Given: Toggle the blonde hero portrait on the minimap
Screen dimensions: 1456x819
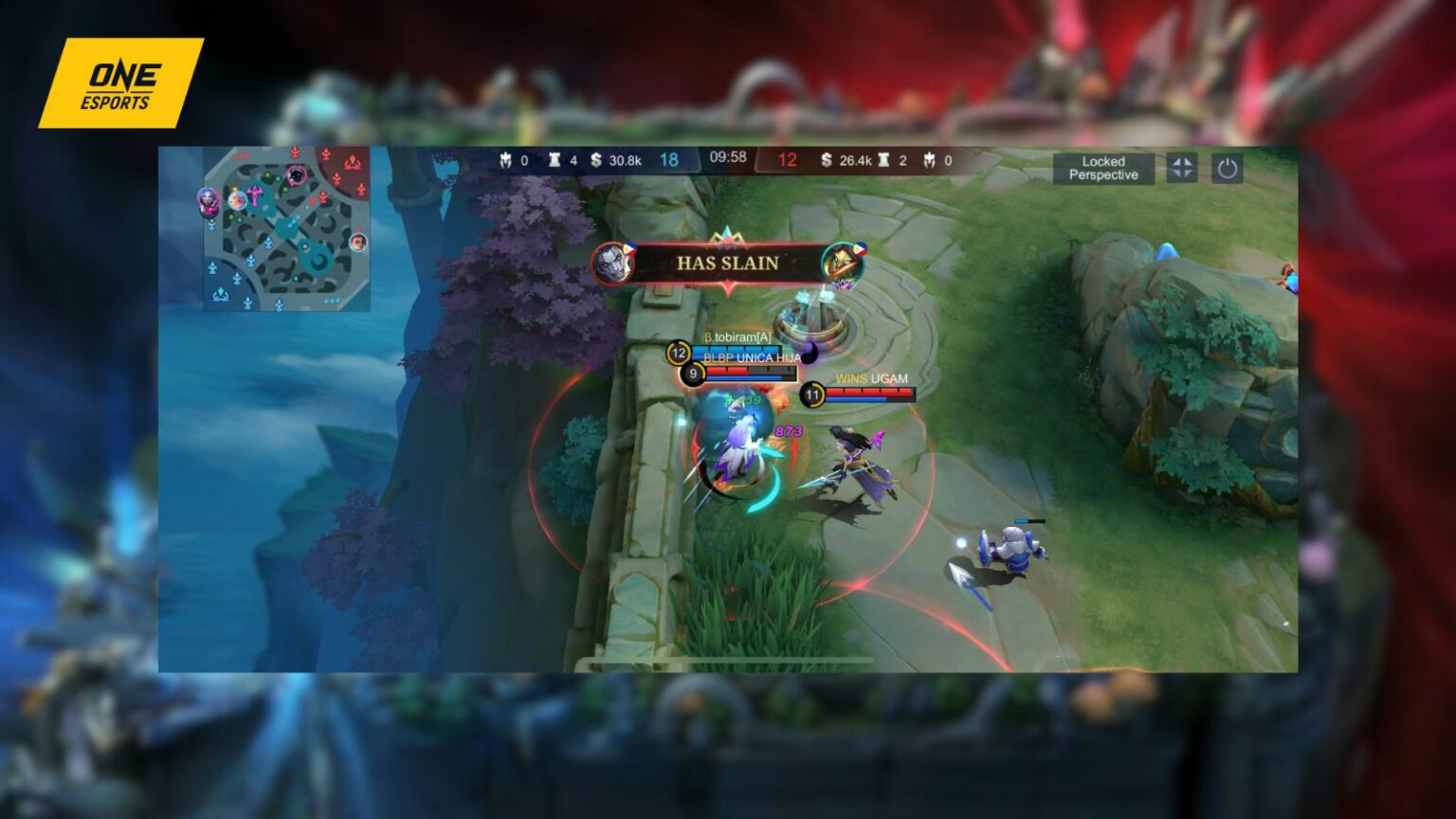Looking at the screenshot, I should click(237, 199).
